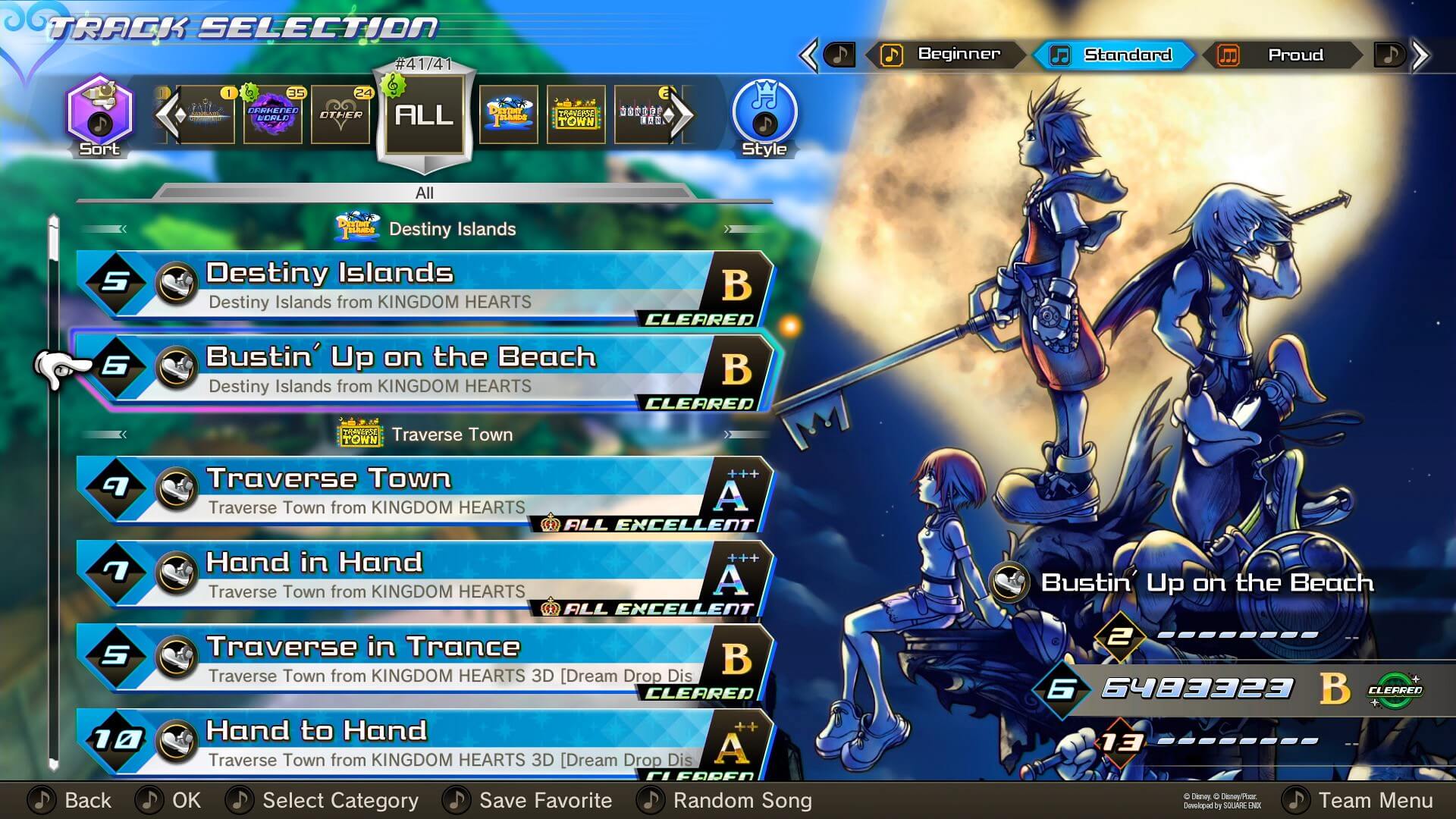Screen dimensions: 1456x819
Task: Select the Other category icon
Action: [x=341, y=114]
